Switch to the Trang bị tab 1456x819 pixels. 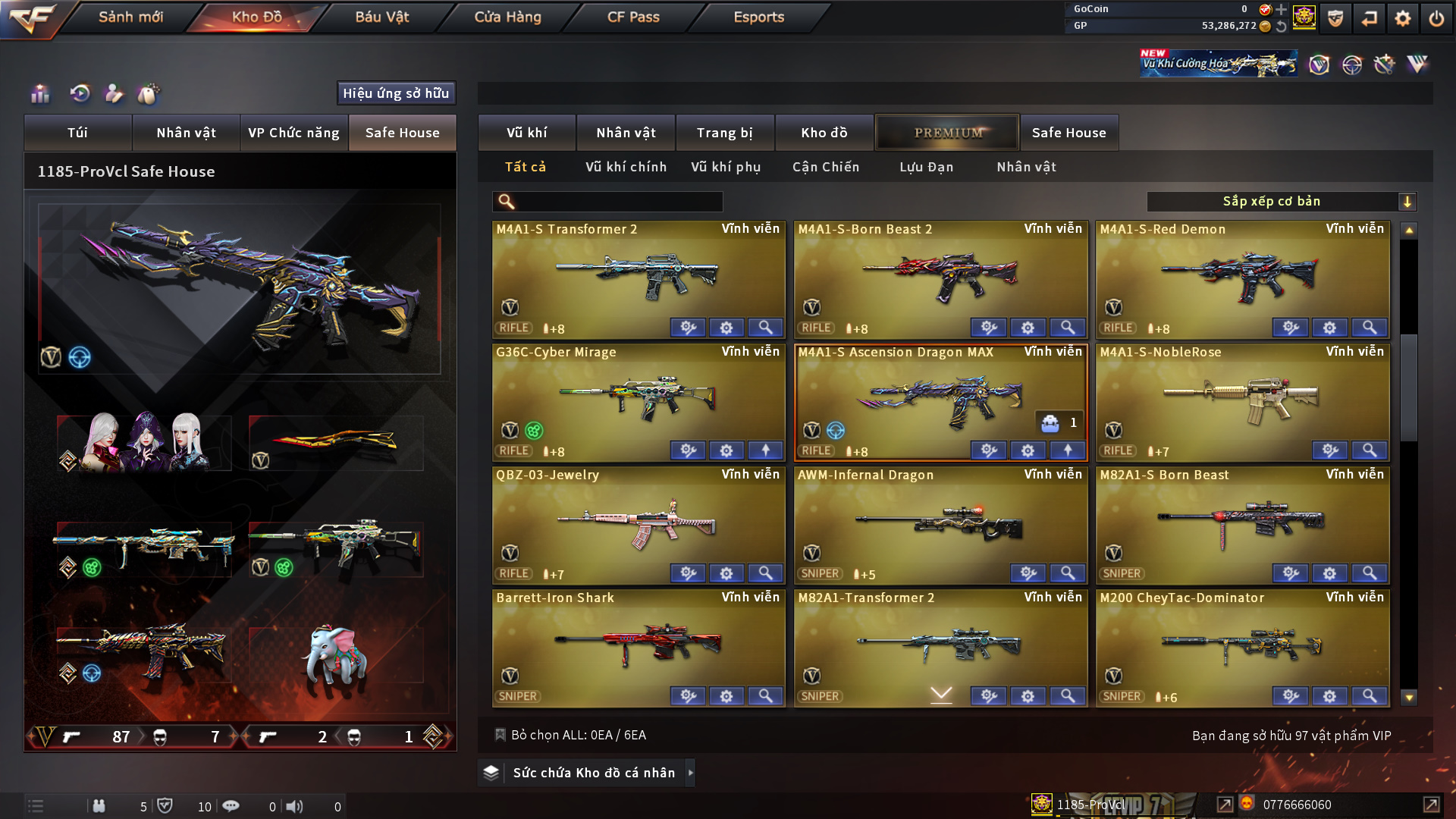pos(724,133)
